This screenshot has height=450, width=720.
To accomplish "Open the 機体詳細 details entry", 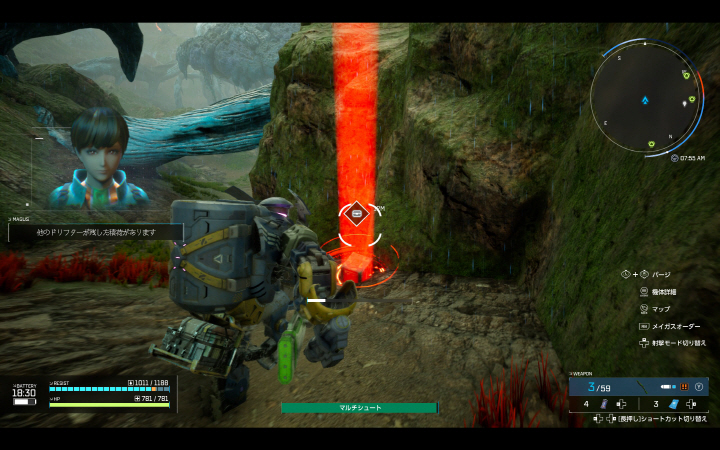I will 664,292.
